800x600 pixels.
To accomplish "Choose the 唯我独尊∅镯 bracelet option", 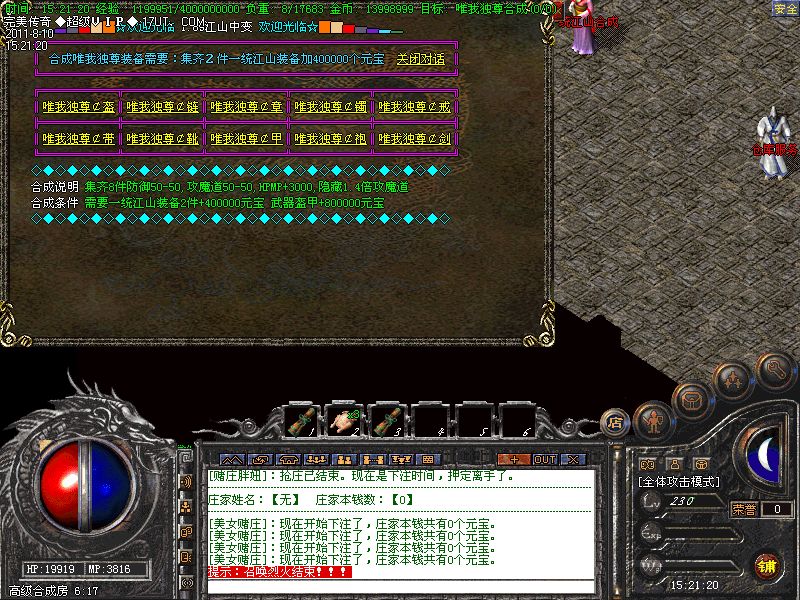I will [331, 107].
